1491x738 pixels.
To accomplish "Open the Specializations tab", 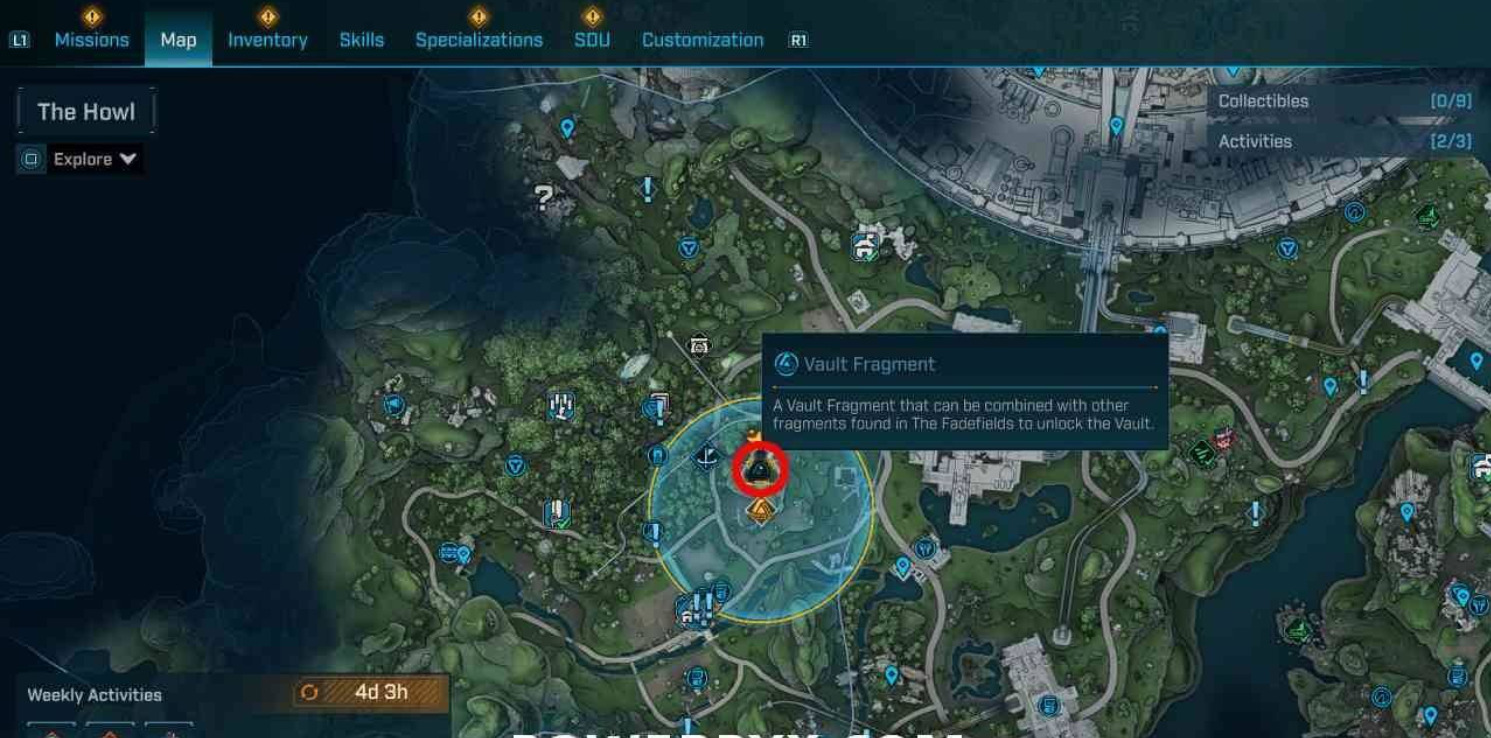I will 478,40.
